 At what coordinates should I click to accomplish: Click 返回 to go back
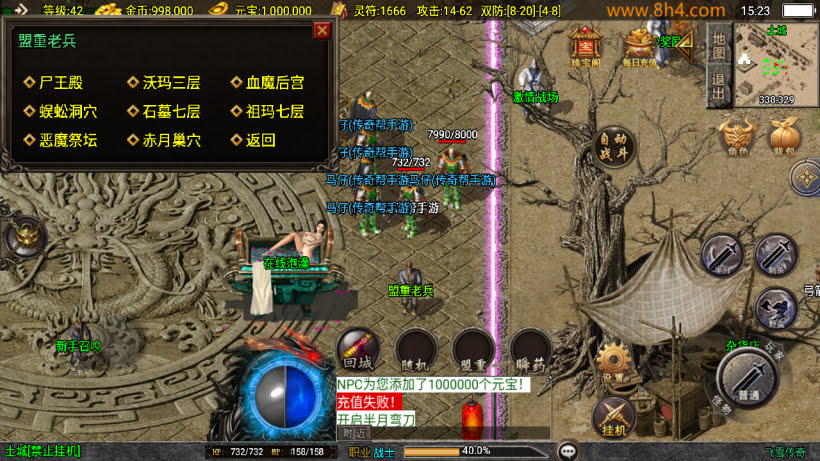tap(254, 141)
